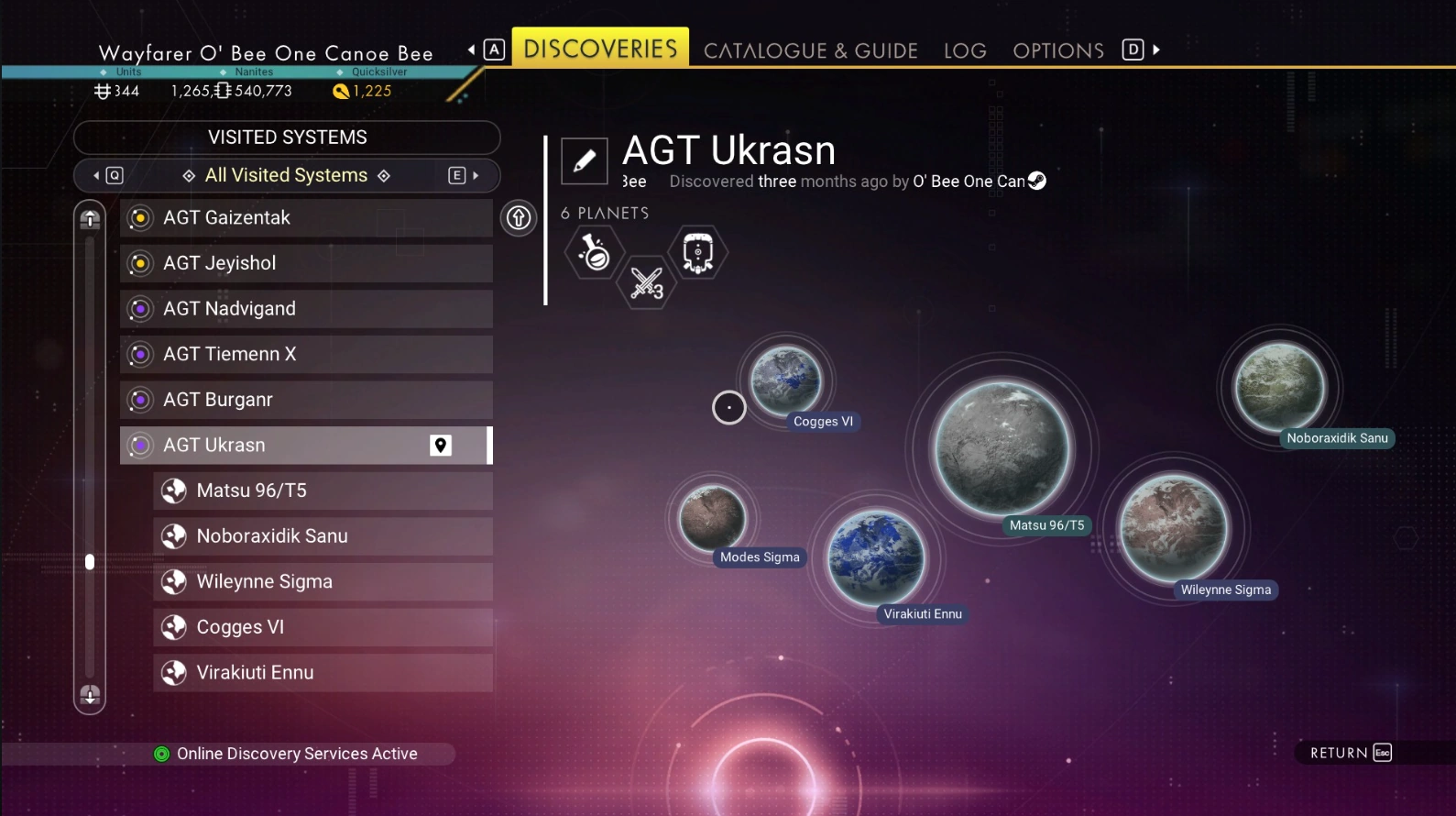The image size is (1456, 816).
Task: Go to the Options tab
Action: [1057, 50]
